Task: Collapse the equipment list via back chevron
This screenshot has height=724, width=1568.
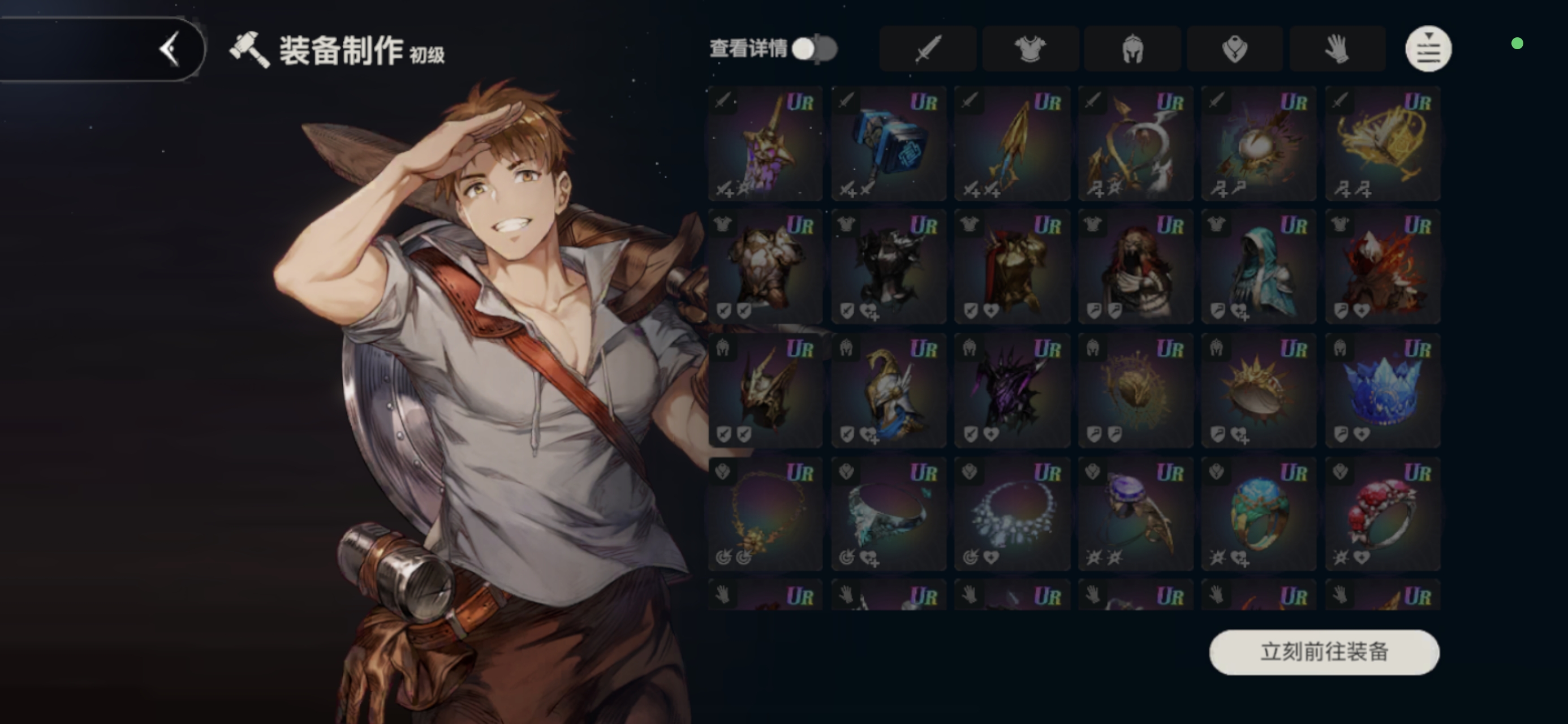Action: tap(171, 50)
